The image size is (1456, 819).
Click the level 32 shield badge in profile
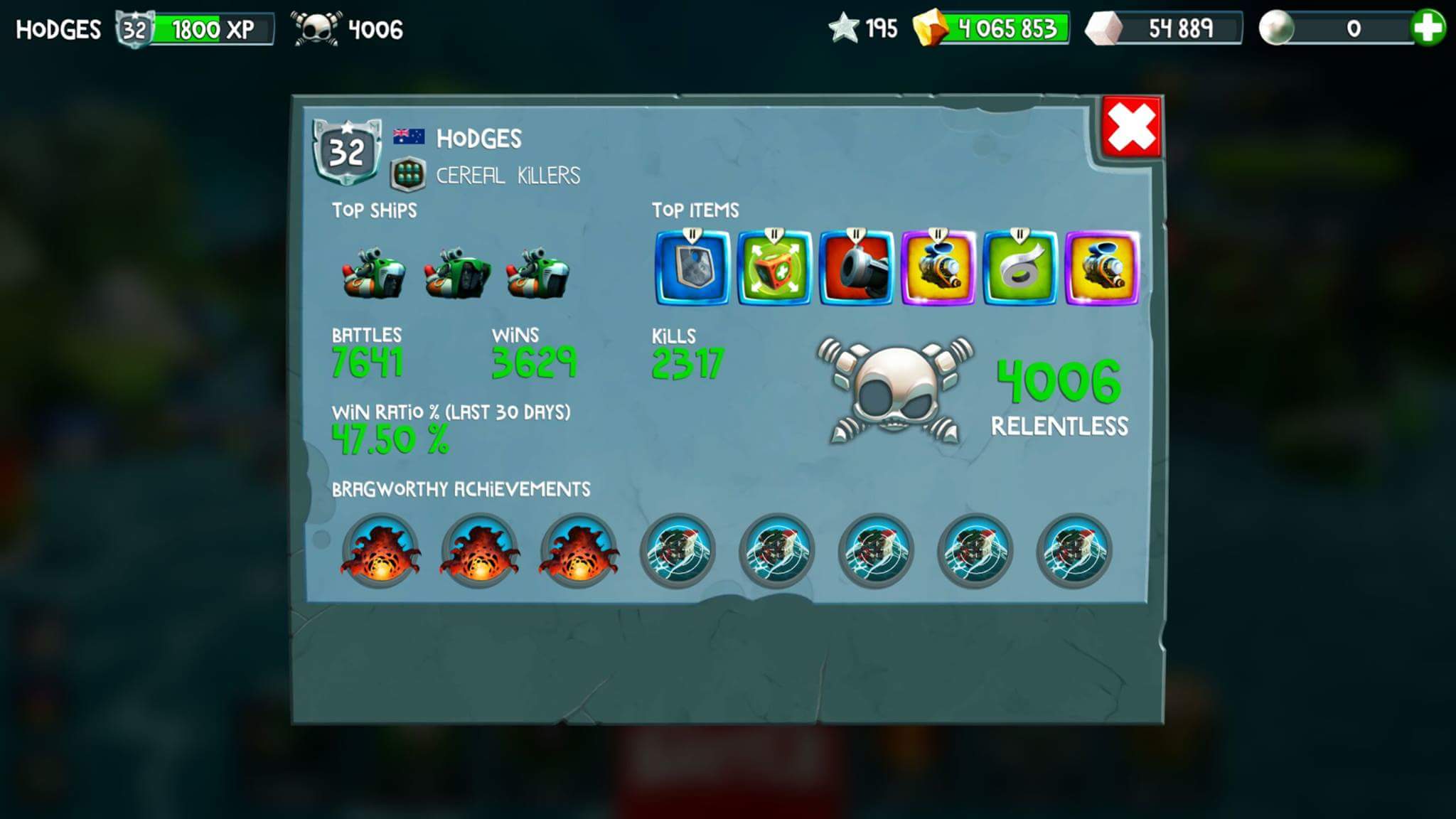coord(347,151)
